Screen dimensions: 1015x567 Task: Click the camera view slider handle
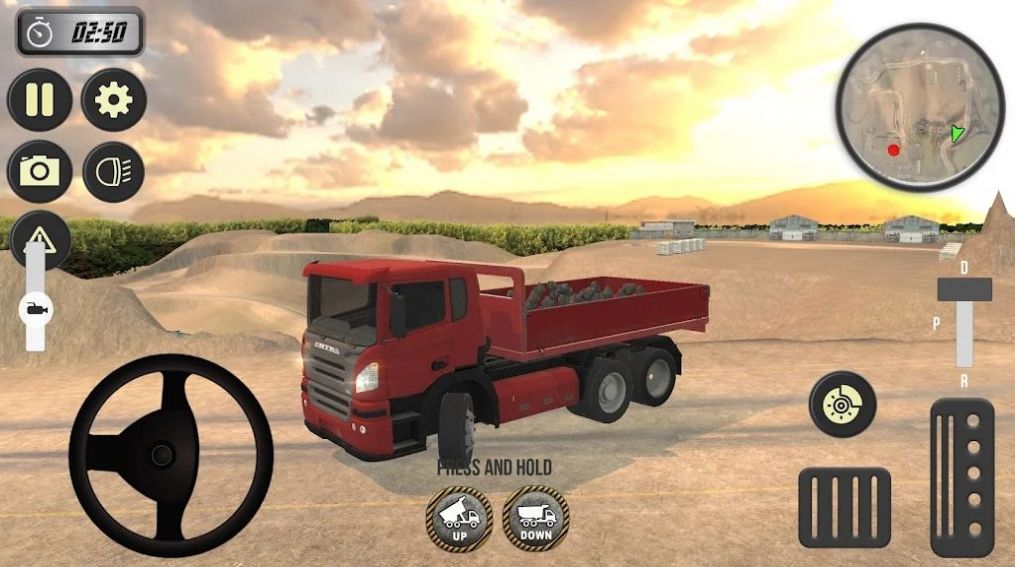[35, 310]
